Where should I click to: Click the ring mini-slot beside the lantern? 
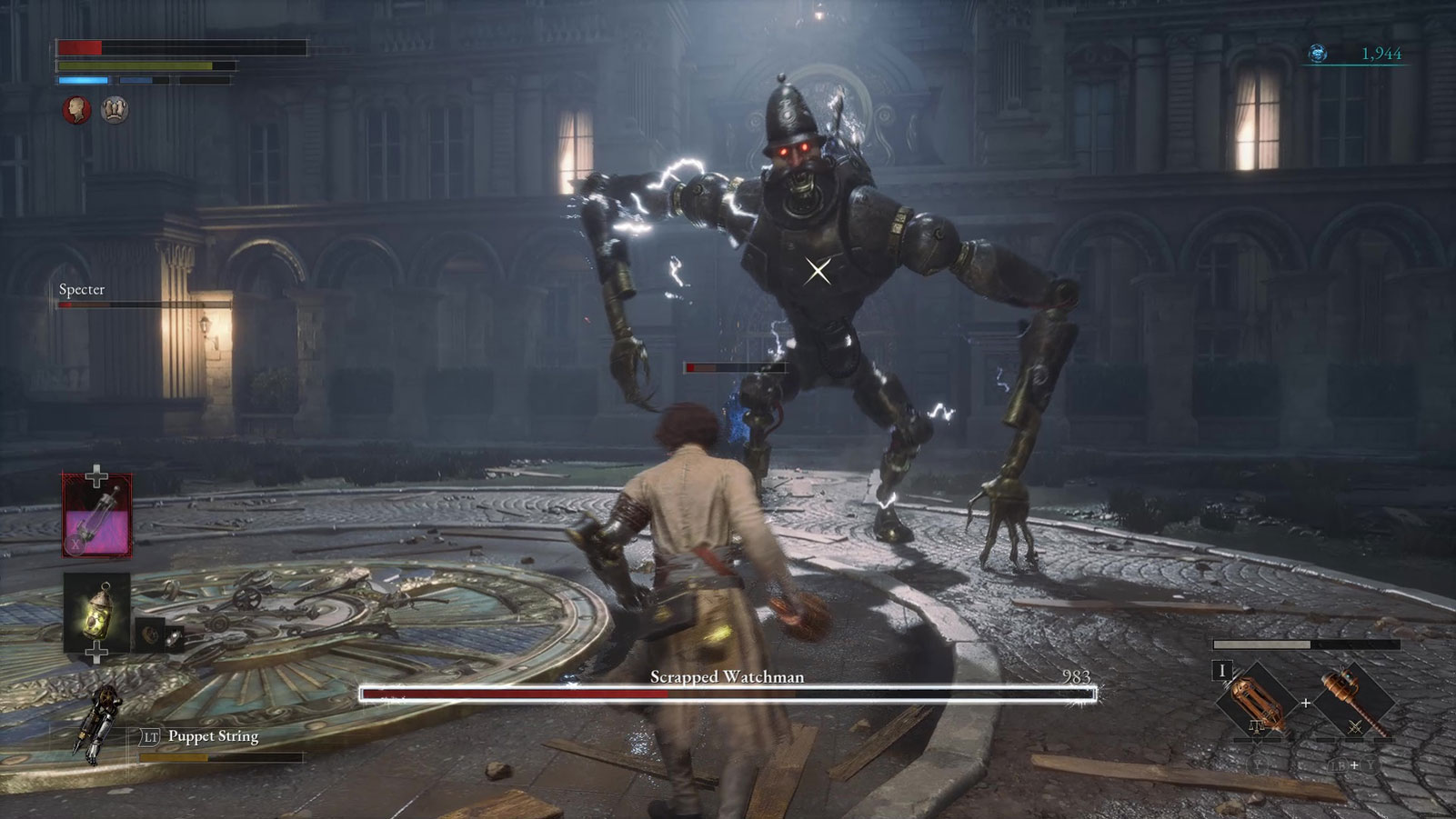click(172, 637)
